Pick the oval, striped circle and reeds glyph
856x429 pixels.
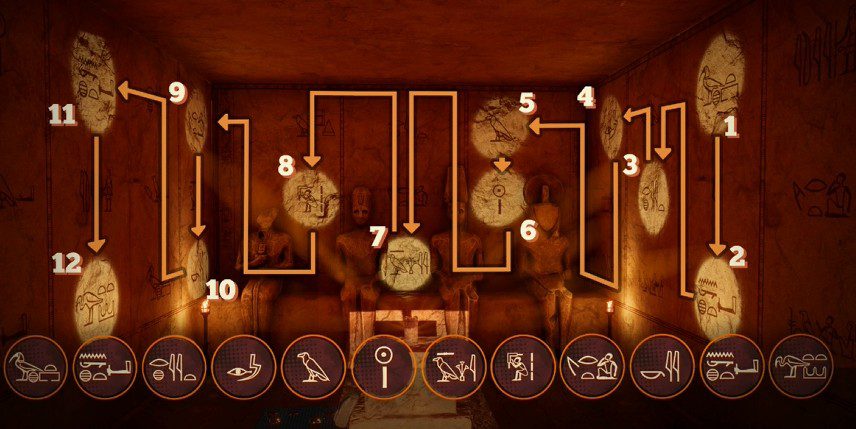pyautogui.click(x=173, y=369)
